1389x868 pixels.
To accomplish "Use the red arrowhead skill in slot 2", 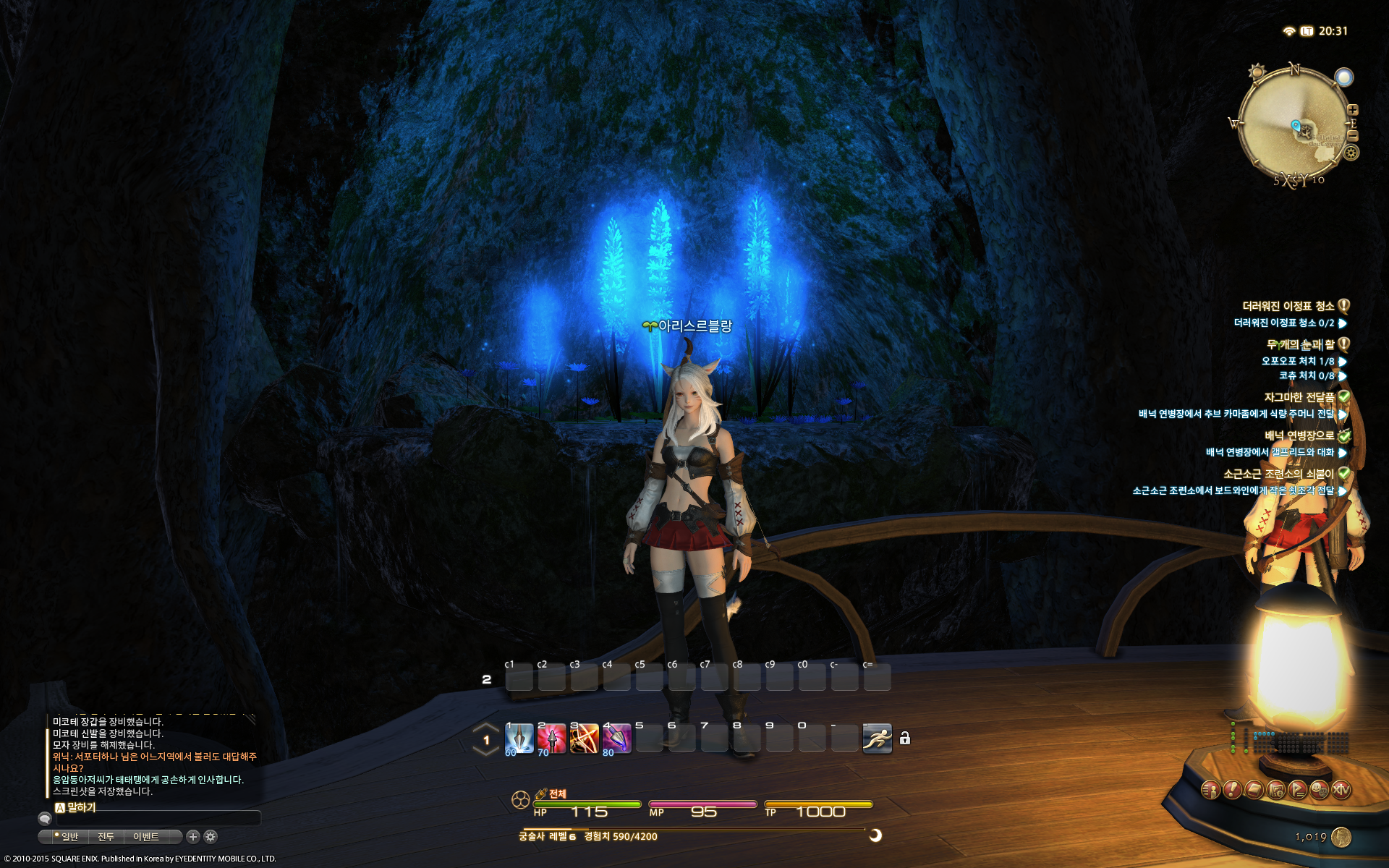I will pos(551,739).
